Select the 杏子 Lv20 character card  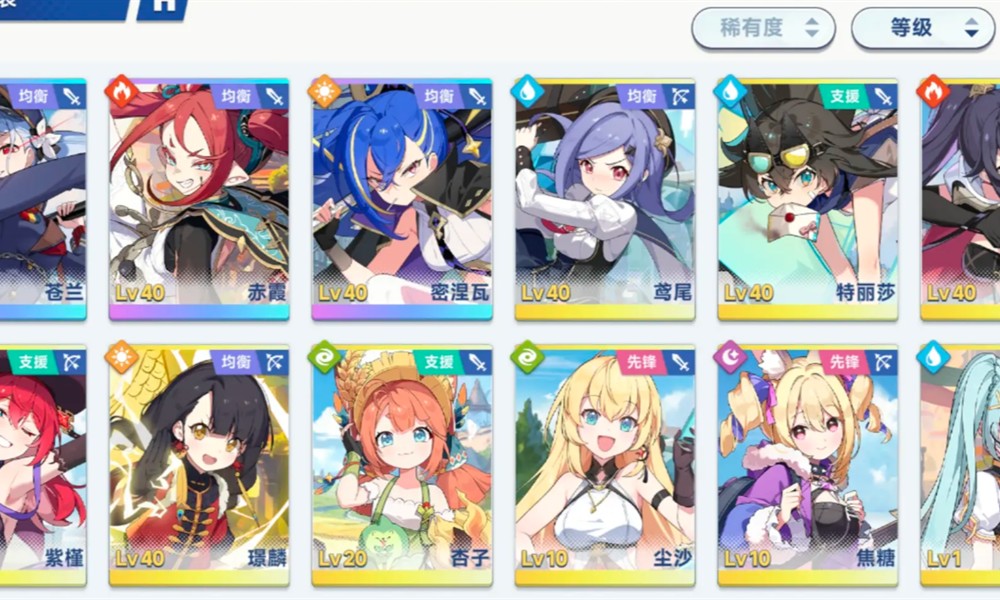click(x=401, y=465)
